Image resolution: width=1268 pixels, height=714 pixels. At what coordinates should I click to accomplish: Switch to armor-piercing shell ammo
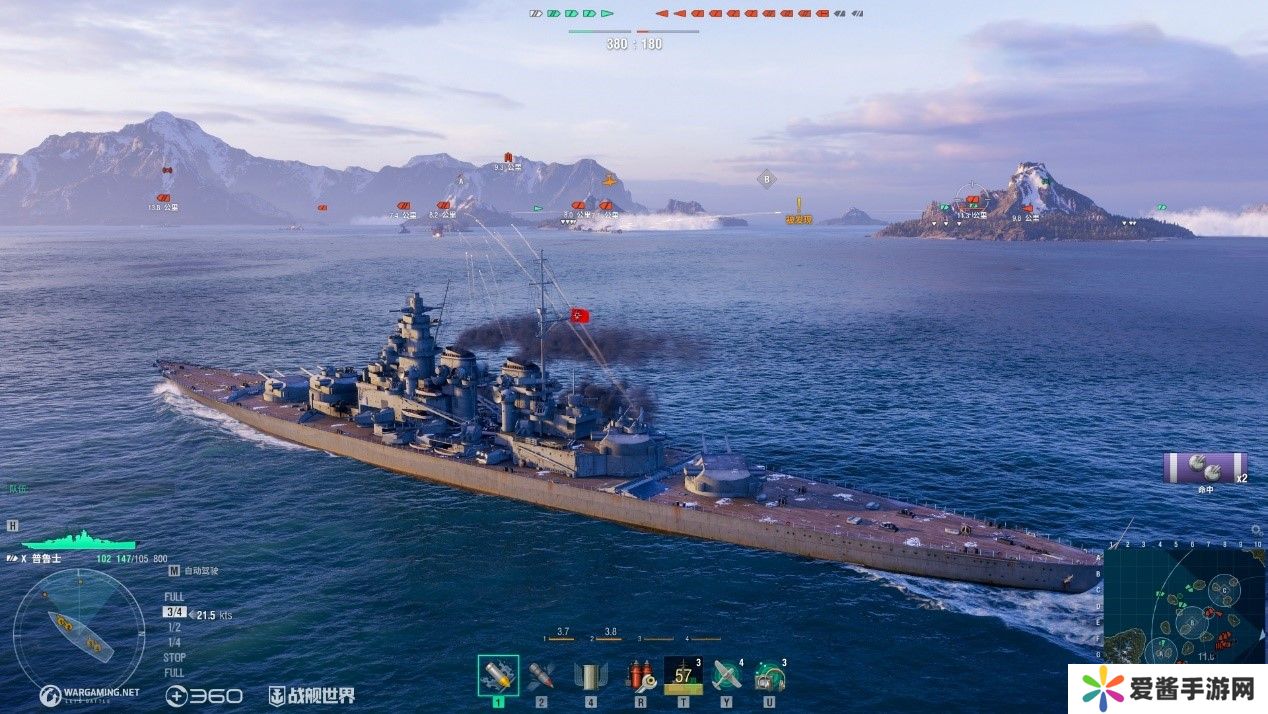pos(541,676)
